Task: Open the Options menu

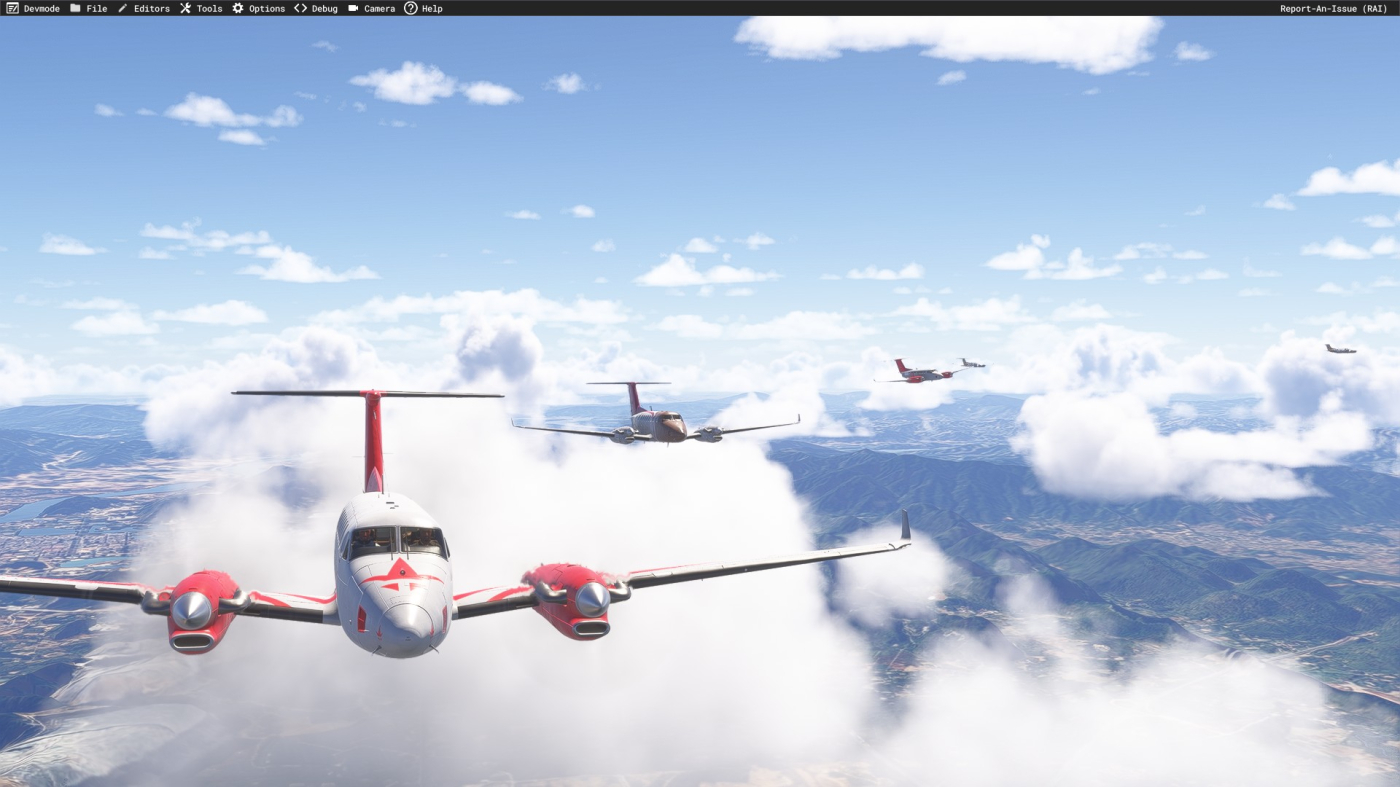Action: [x=258, y=8]
